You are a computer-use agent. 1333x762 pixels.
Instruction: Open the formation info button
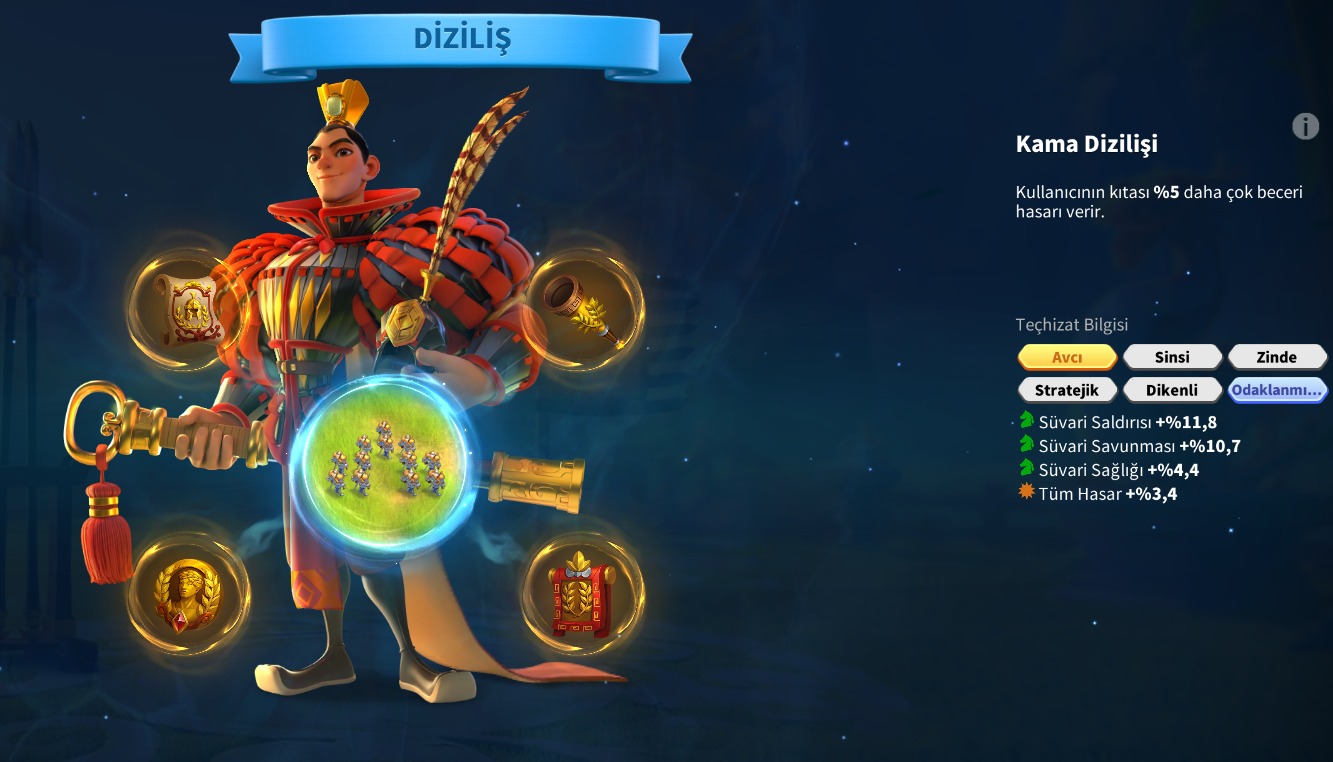point(1305,126)
